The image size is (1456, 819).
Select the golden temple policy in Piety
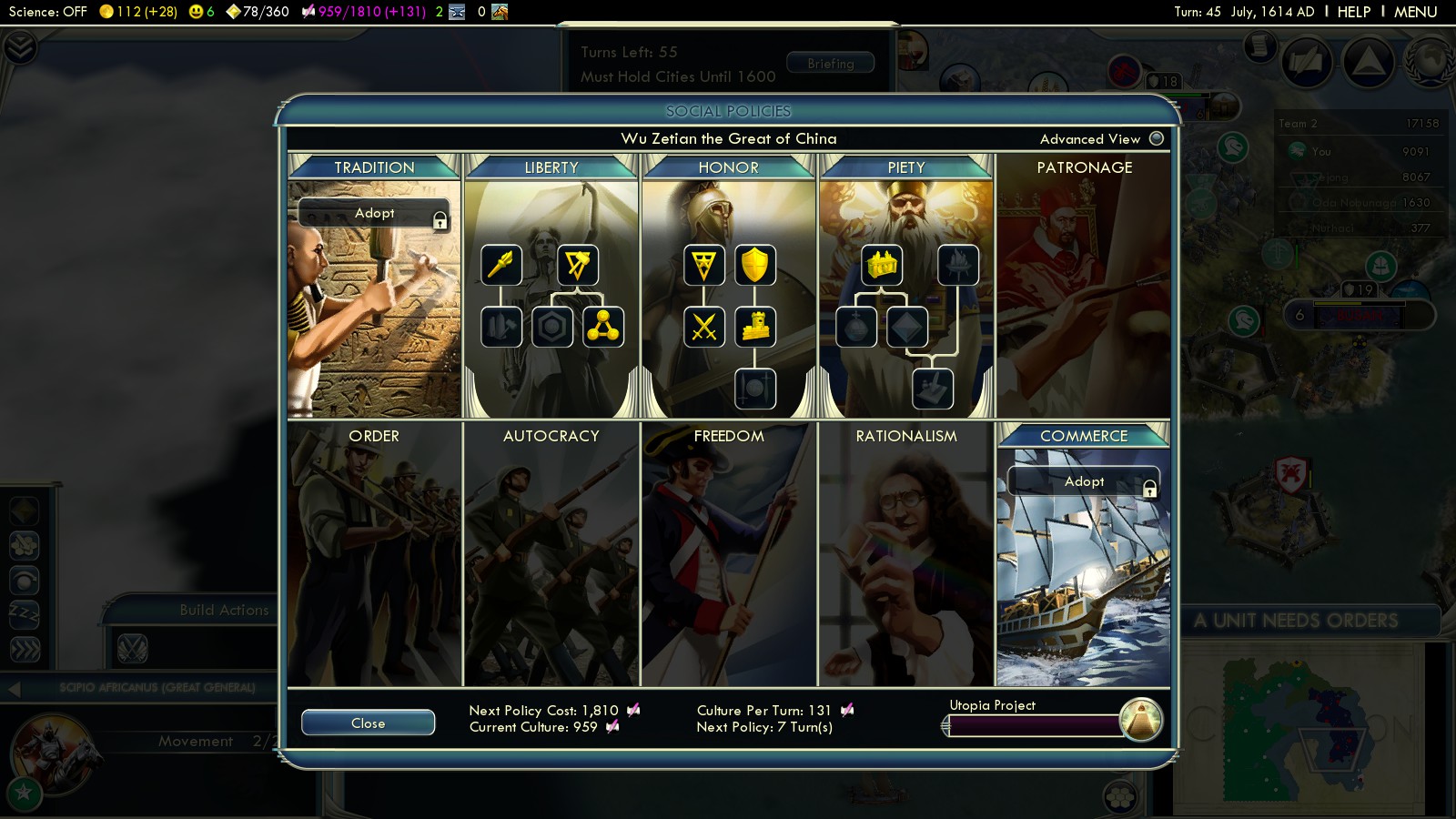pyautogui.click(x=882, y=265)
